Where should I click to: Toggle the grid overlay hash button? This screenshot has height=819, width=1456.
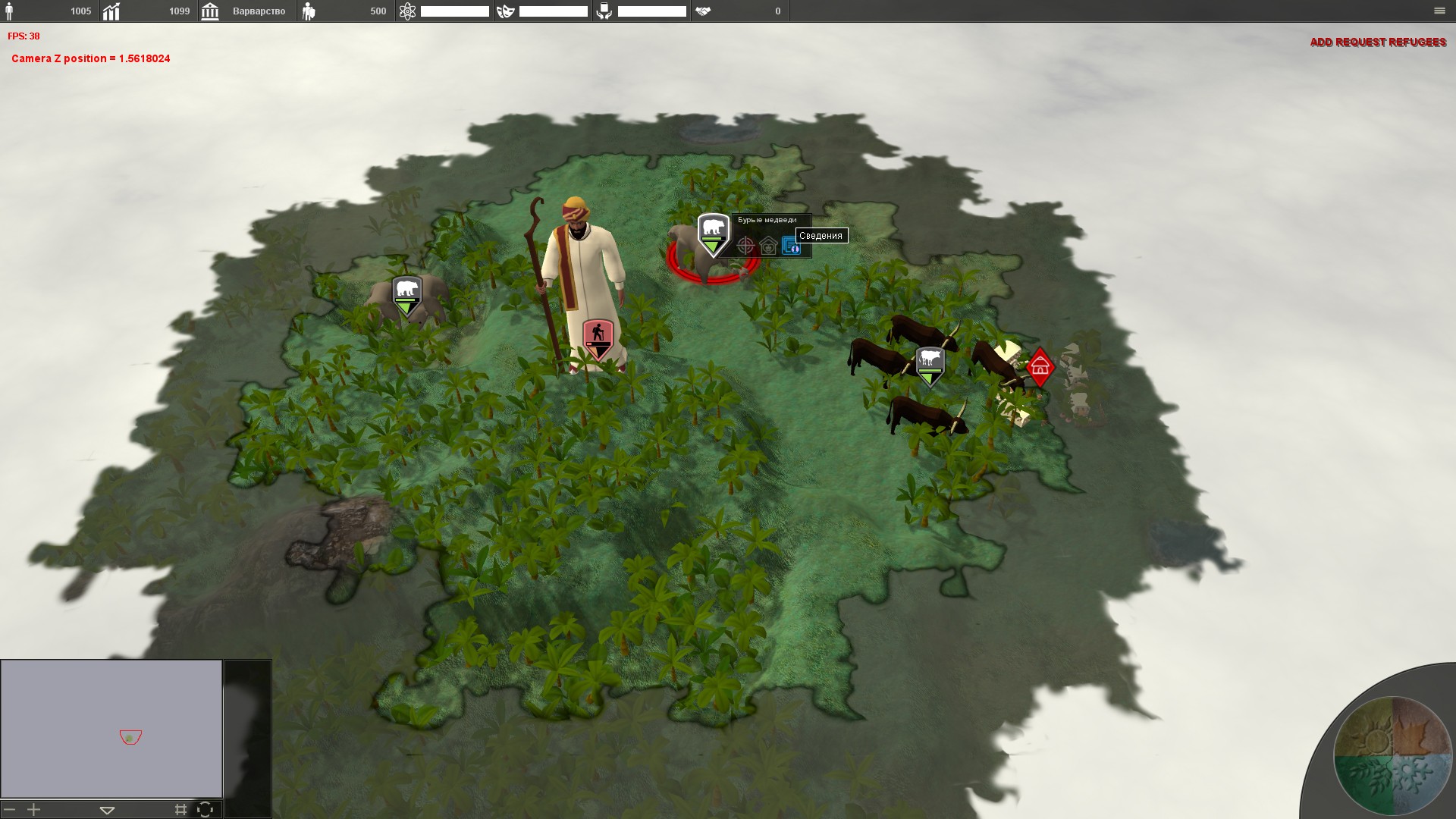click(x=180, y=810)
